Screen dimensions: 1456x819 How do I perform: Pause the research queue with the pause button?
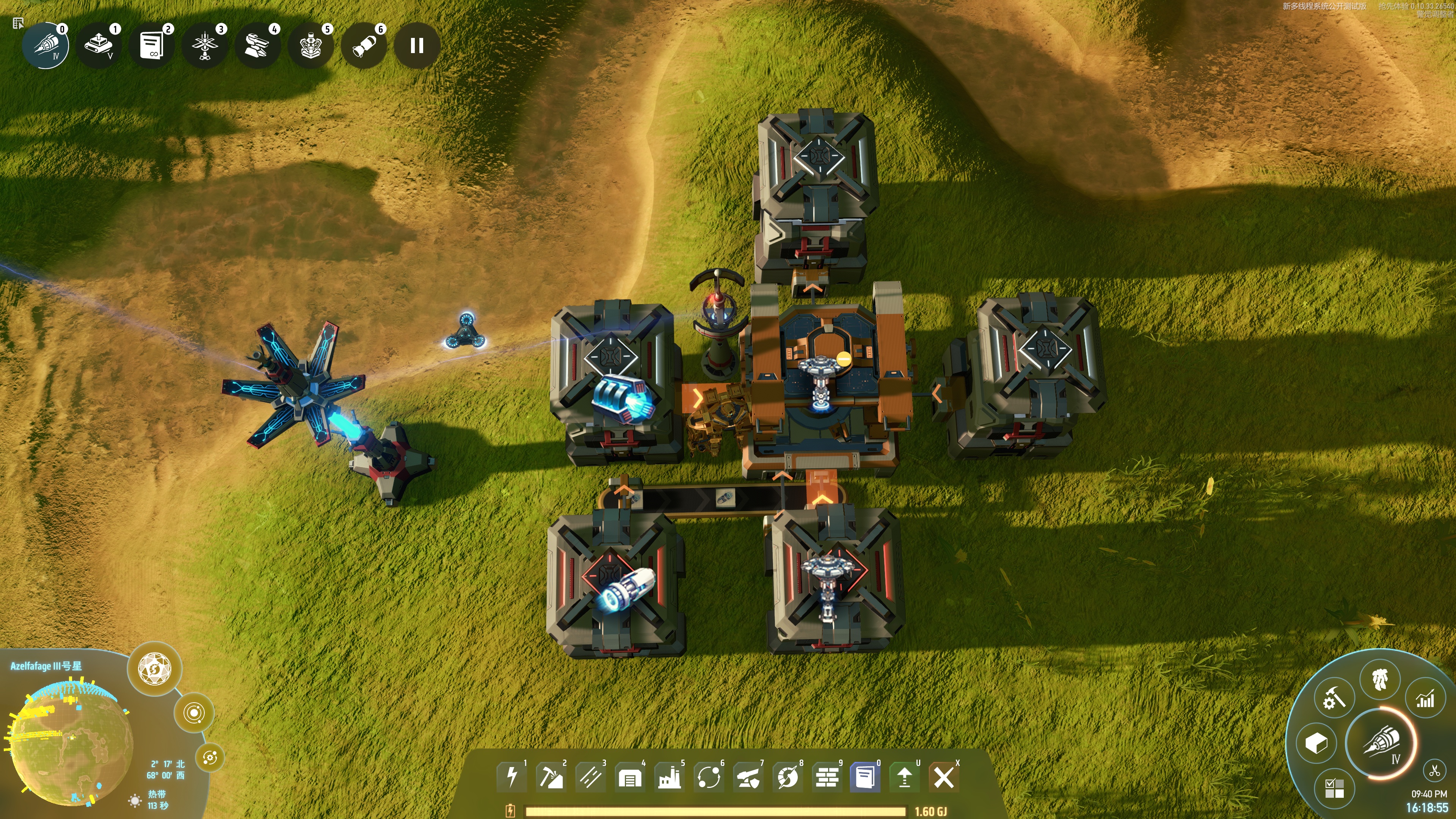click(417, 46)
